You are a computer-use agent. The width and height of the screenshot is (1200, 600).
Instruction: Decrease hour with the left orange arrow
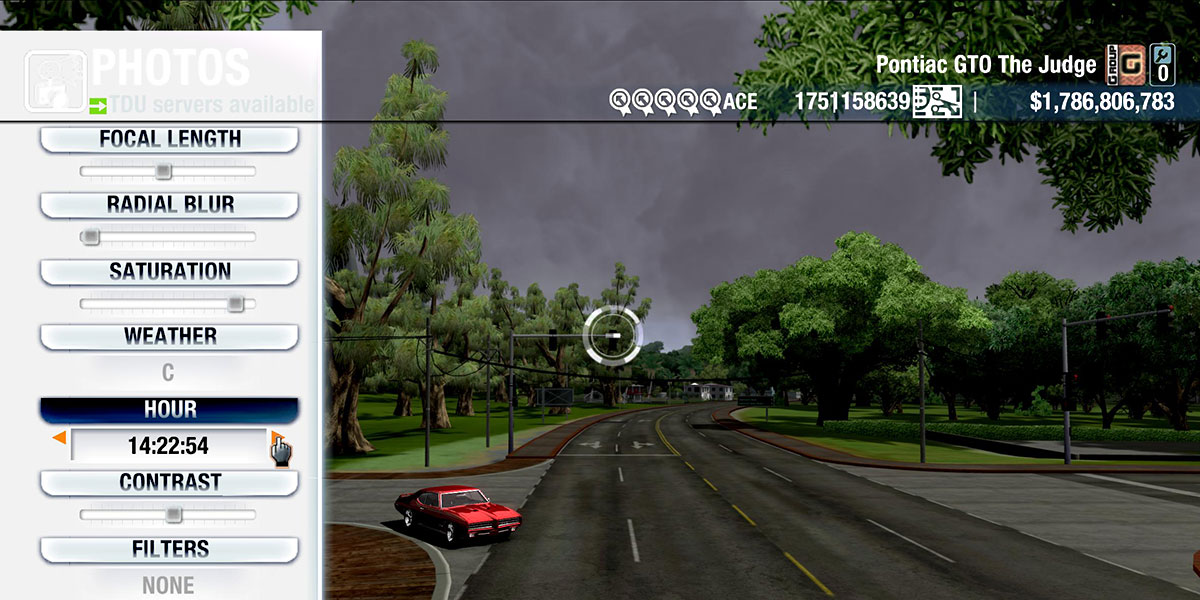click(60, 438)
